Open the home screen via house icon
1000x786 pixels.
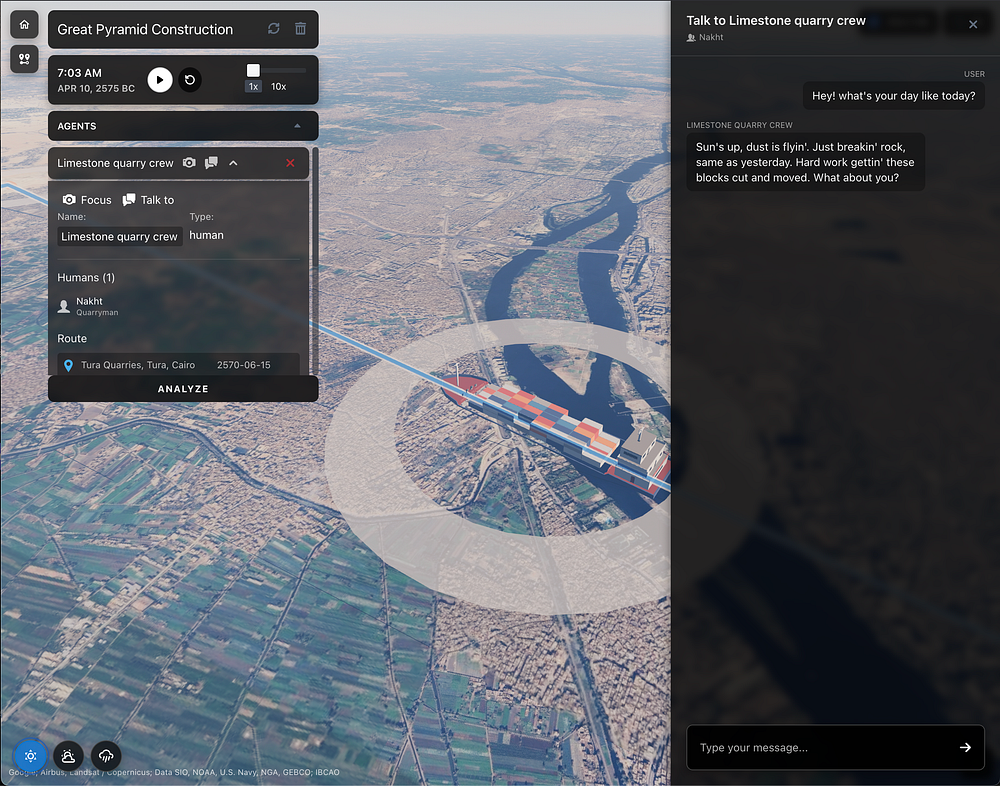pyautogui.click(x=24, y=24)
